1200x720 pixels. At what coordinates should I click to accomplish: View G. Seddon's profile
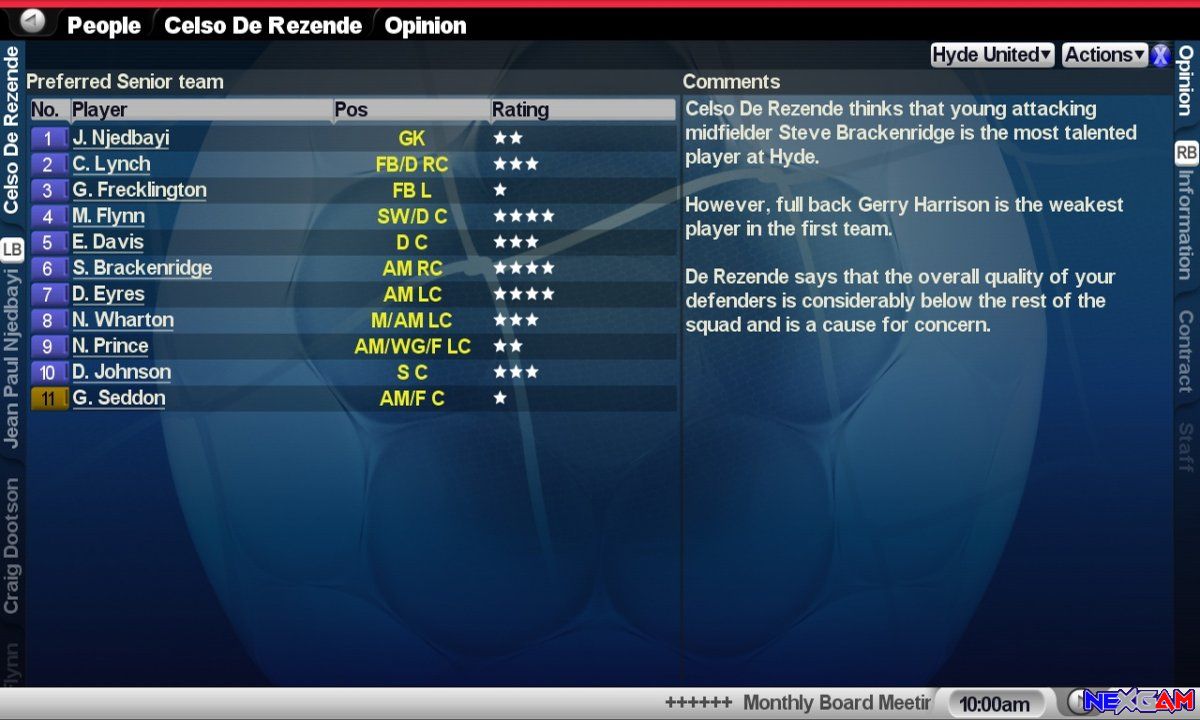[118, 398]
